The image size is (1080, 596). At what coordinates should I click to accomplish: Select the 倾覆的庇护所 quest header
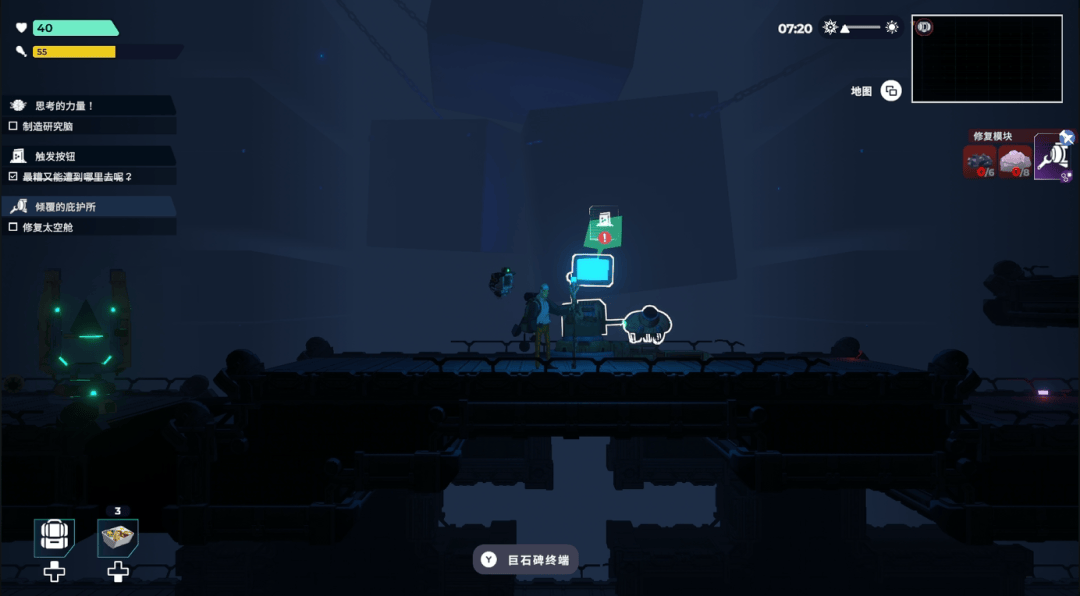(88, 207)
